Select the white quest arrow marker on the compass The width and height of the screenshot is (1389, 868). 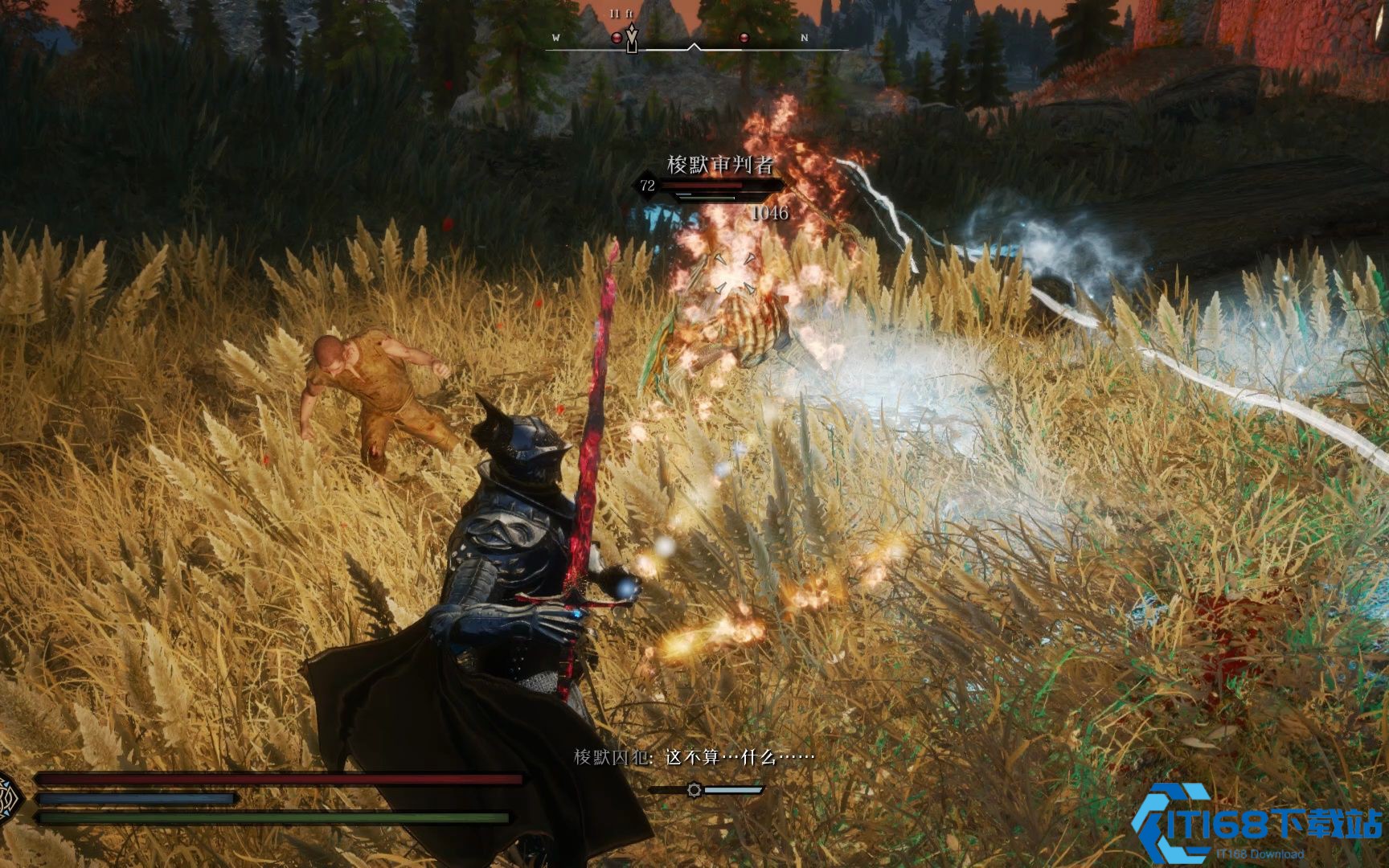coord(633,39)
